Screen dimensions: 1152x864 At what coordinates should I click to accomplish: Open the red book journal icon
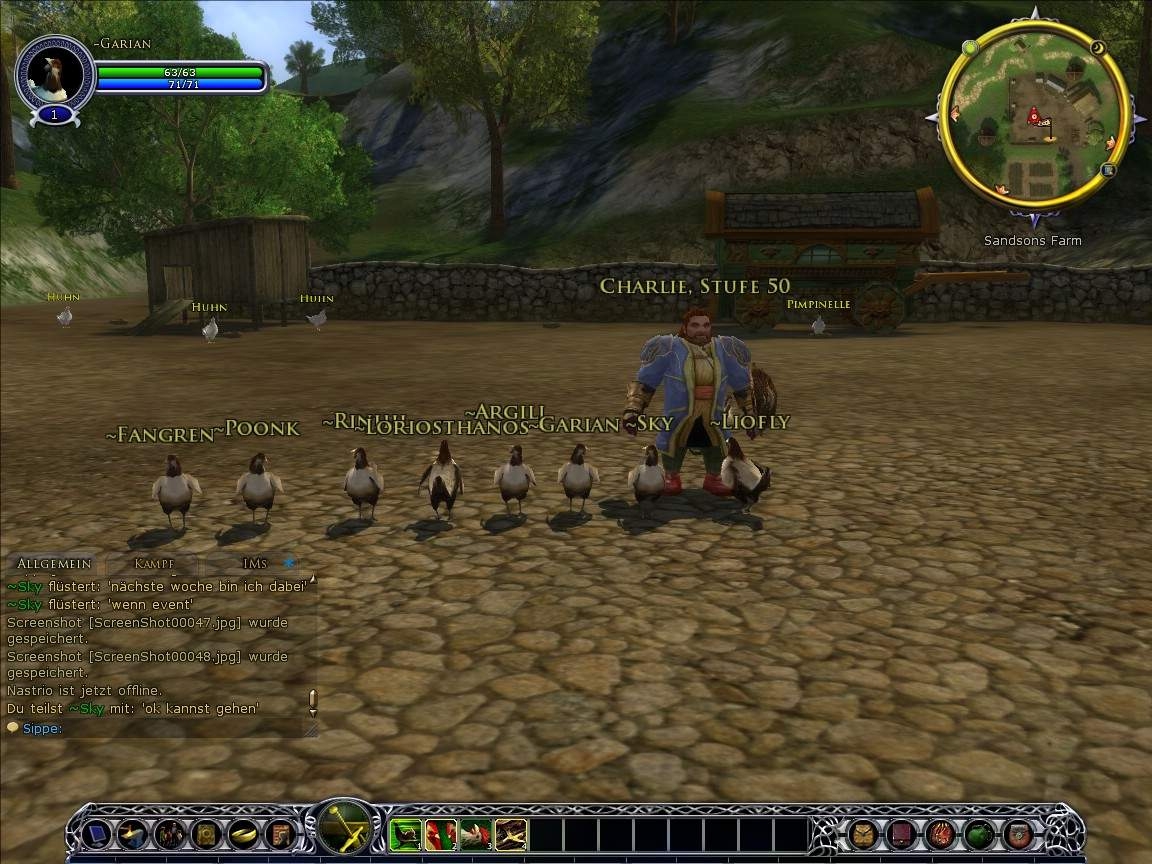coord(902,834)
